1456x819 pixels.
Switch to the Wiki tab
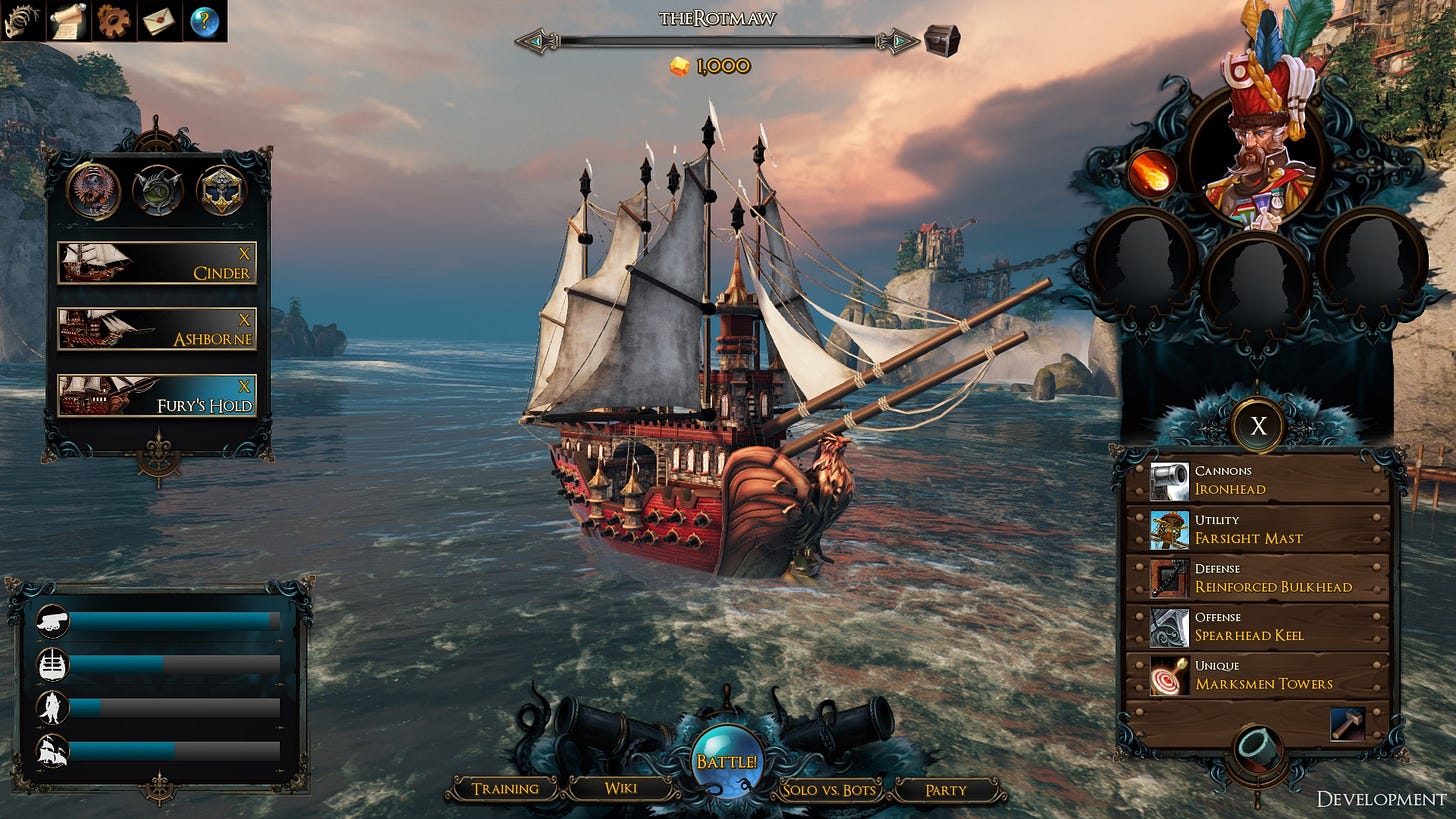[618, 788]
